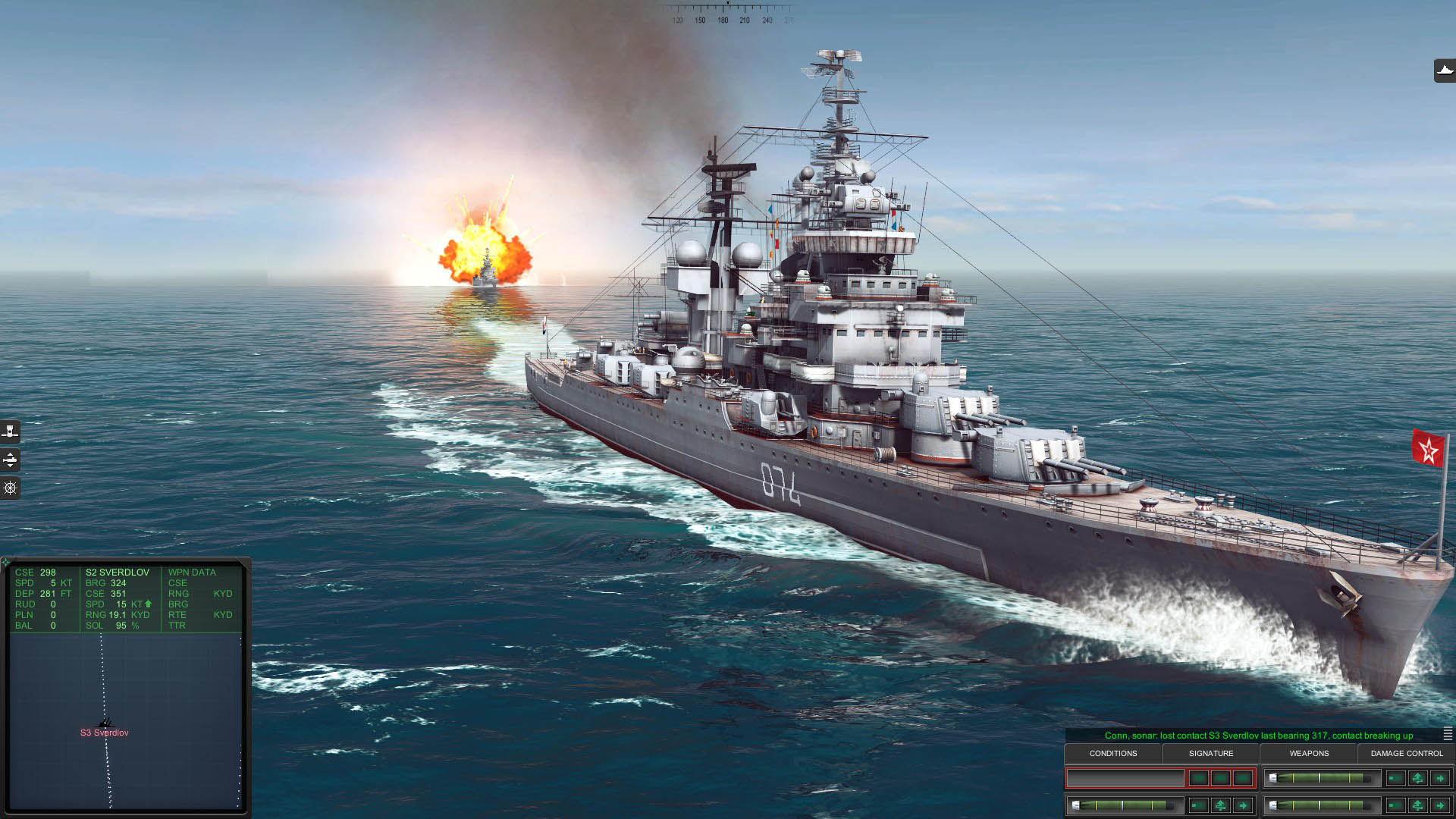Select the SIGNATURE tab
Image resolution: width=1456 pixels, height=819 pixels.
(x=1212, y=753)
